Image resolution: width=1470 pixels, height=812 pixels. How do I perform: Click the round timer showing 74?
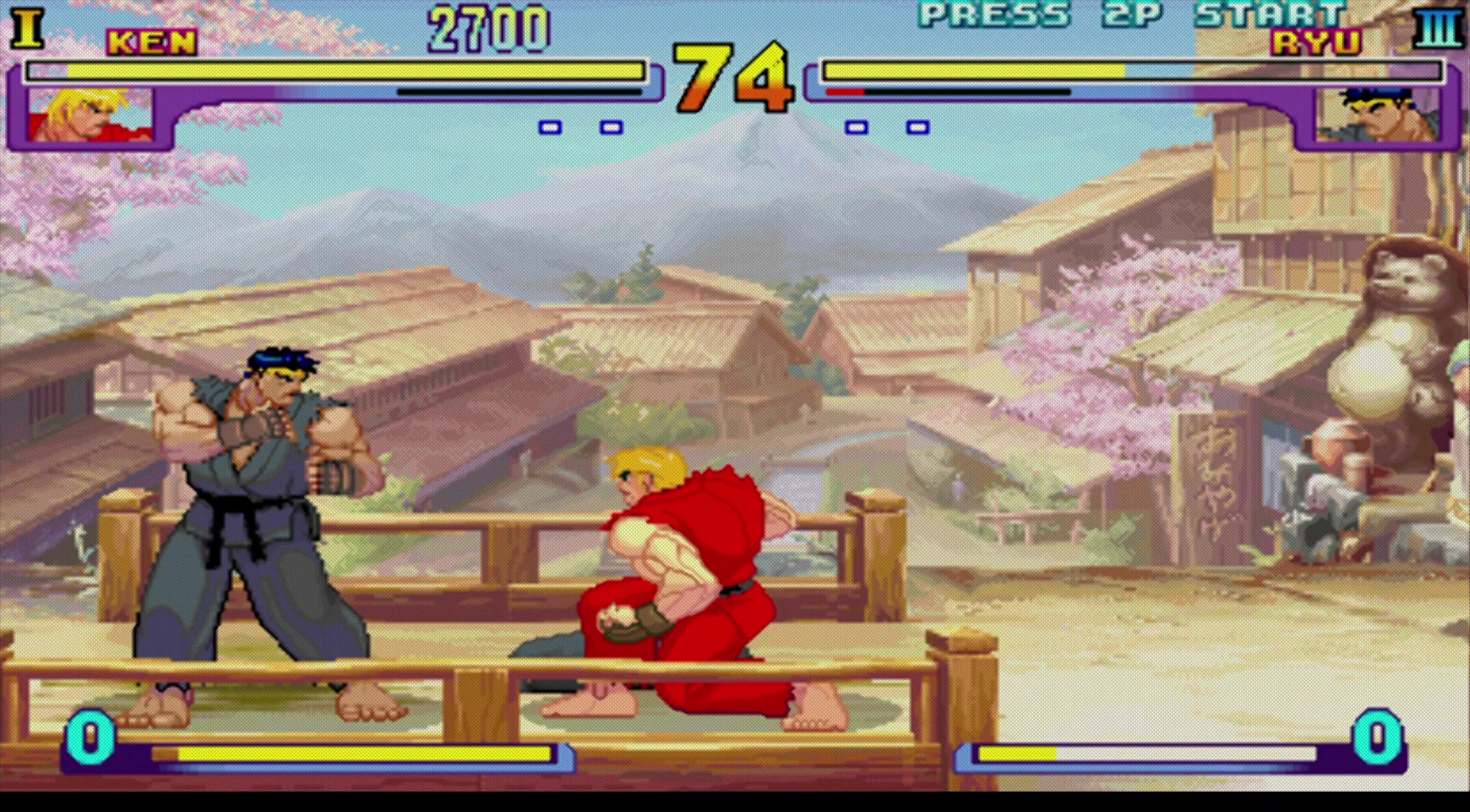click(732, 77)
